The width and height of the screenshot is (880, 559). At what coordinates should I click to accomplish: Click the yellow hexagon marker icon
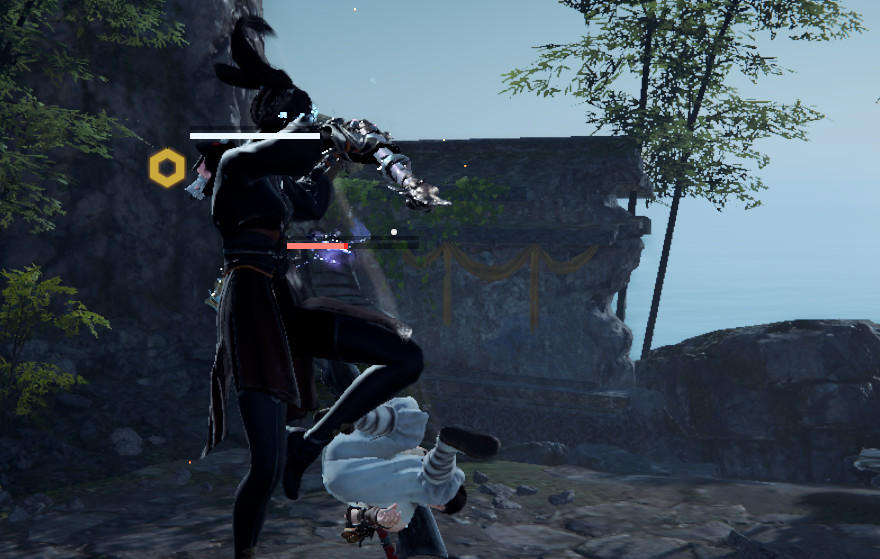(167, 167)
